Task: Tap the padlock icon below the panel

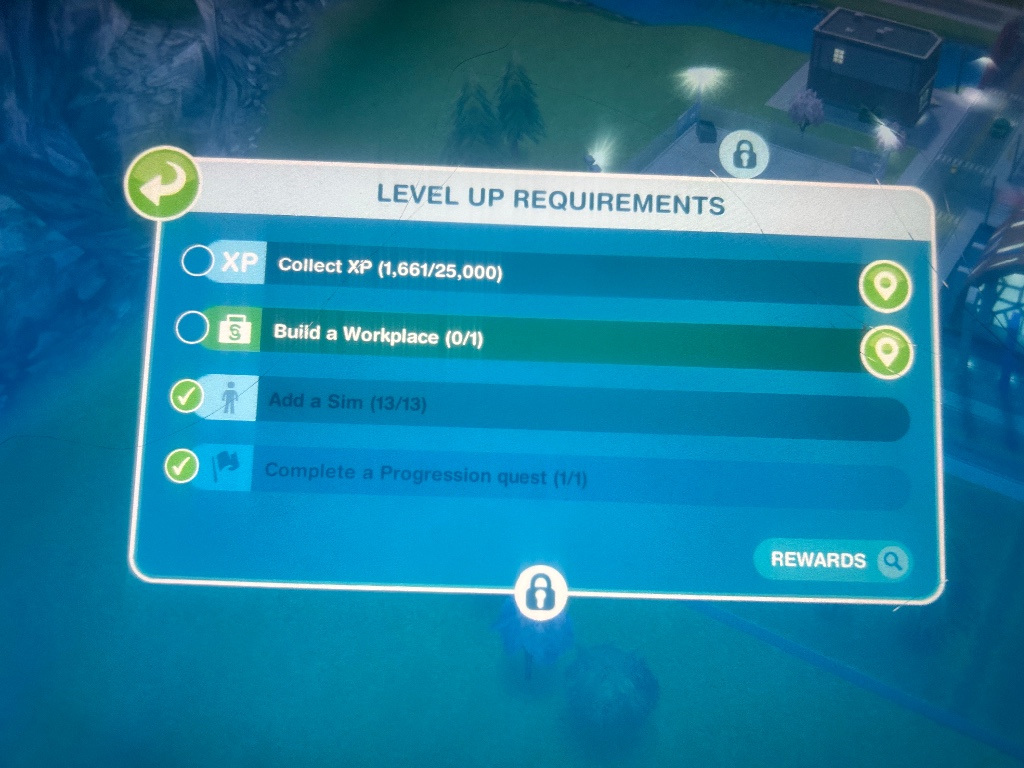Action: point(541,592)
